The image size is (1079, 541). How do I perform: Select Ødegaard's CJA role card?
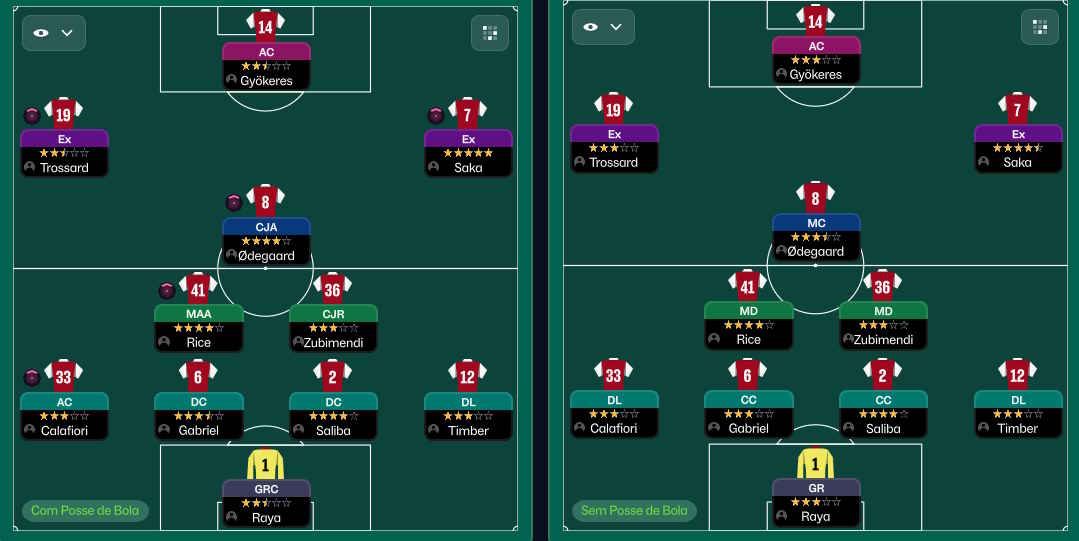coord(266,241)
